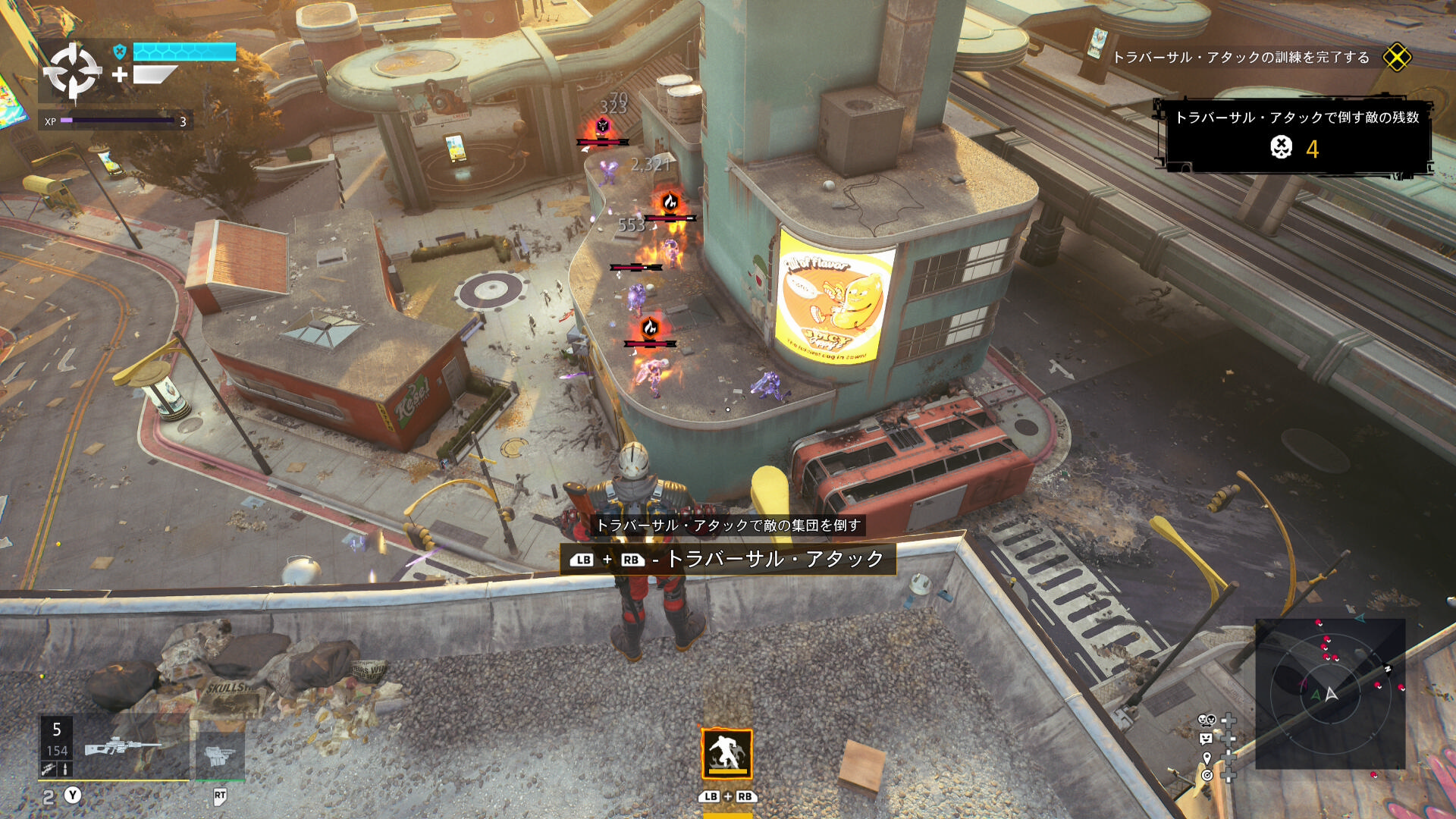Click the map pin waypoint icon
The image size is (1456, 819).
(x=1207, y=757)
